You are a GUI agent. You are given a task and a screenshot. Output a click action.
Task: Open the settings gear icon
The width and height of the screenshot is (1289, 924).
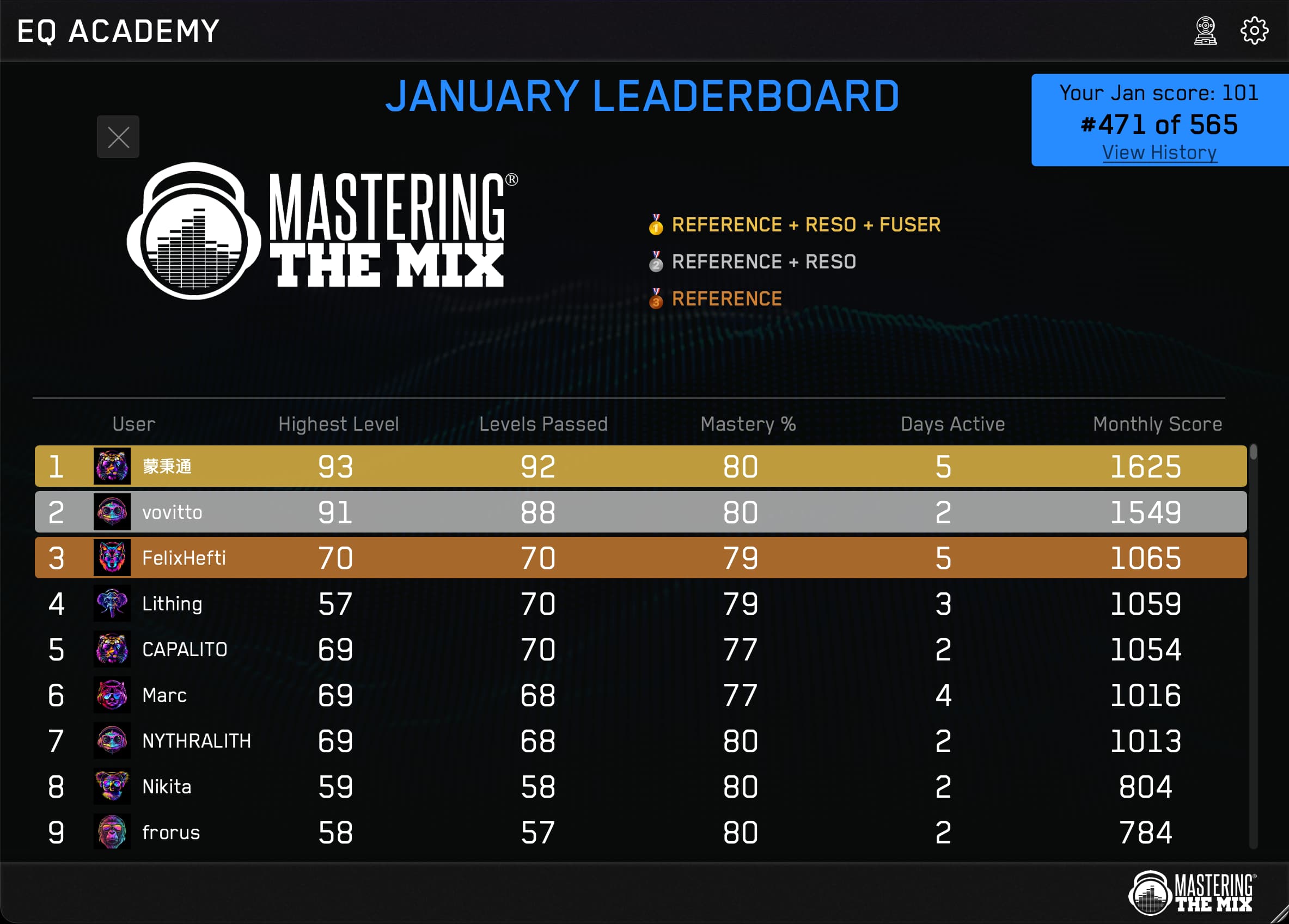1253,30
